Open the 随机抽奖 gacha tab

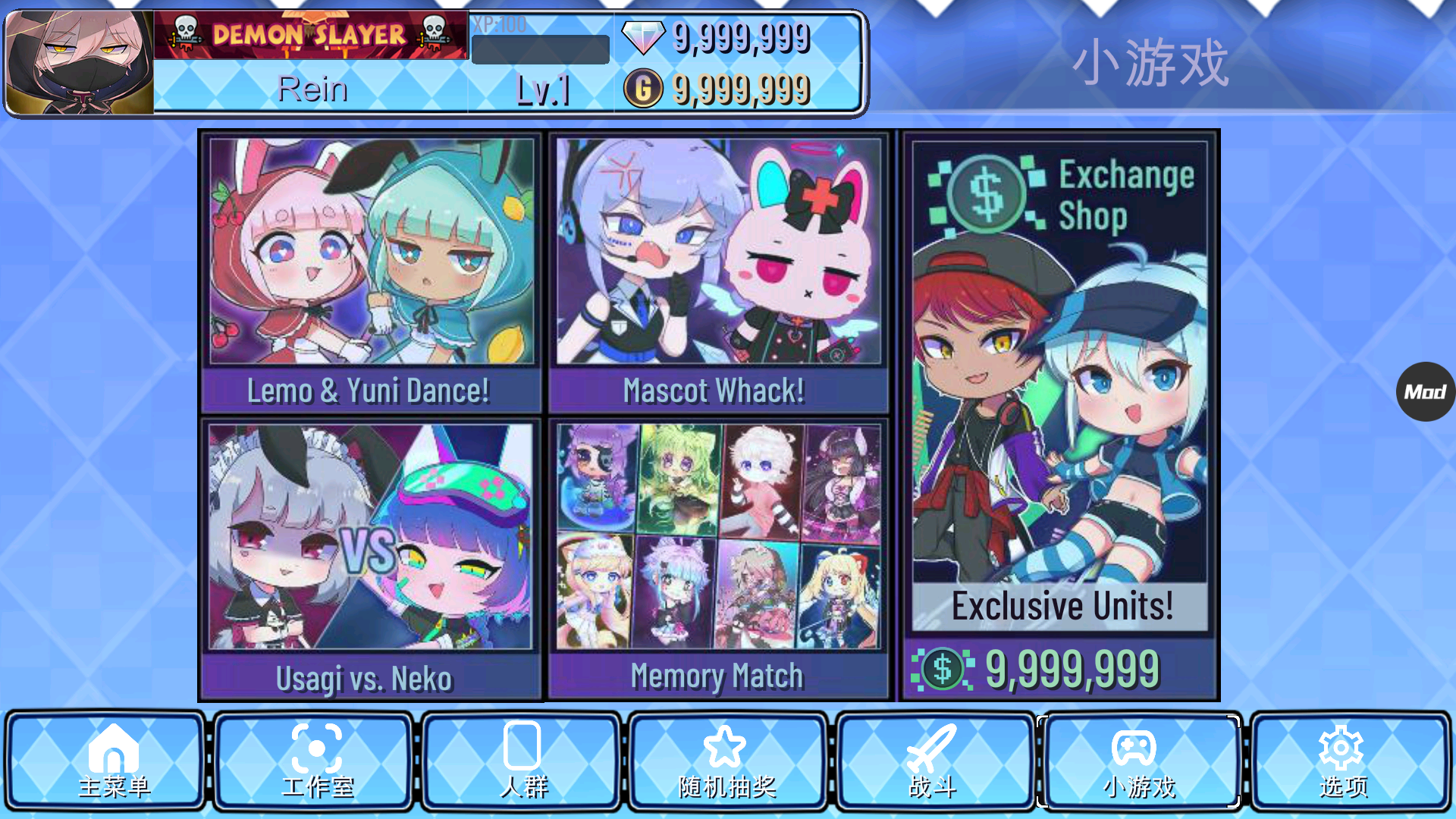727,761
